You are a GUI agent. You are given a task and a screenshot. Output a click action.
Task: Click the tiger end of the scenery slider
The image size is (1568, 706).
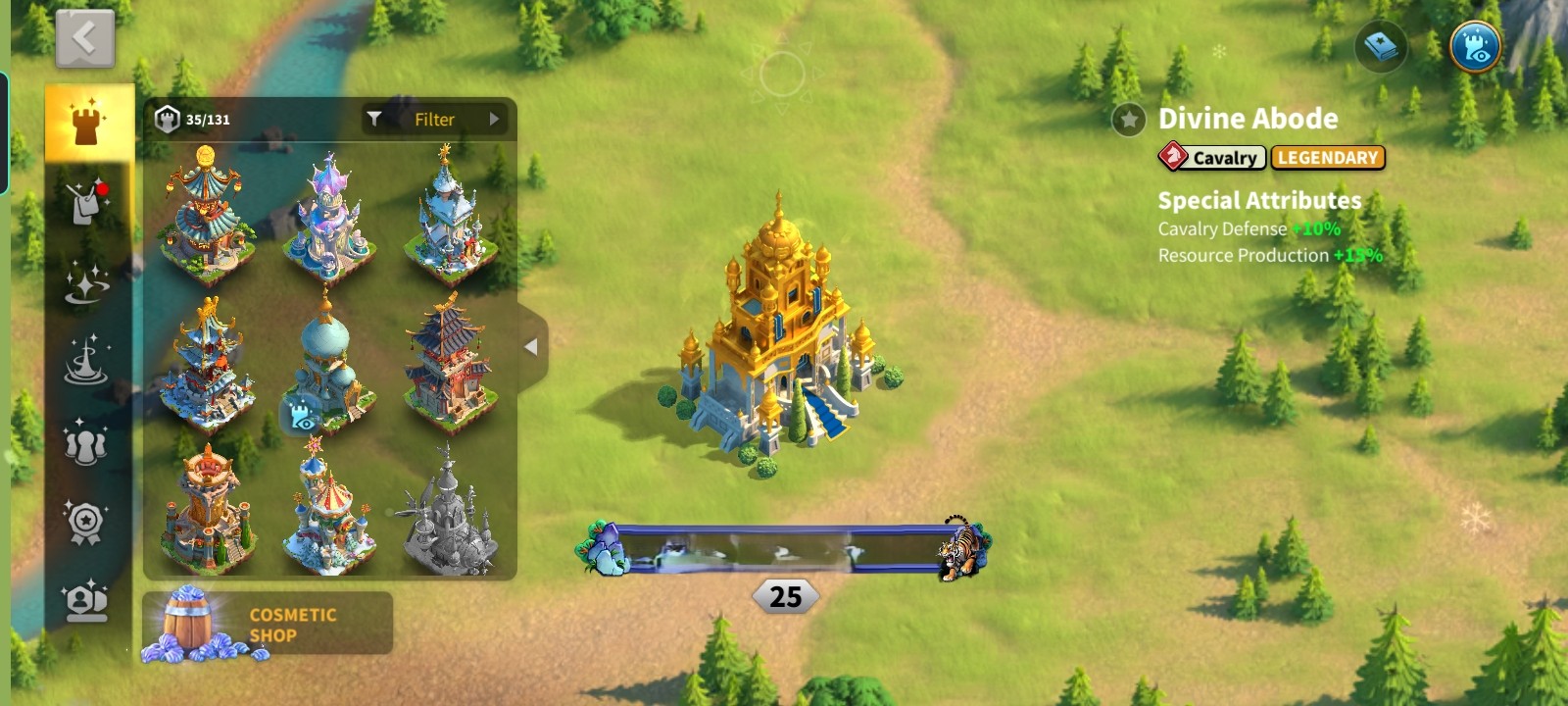click(x=962, y=549)
